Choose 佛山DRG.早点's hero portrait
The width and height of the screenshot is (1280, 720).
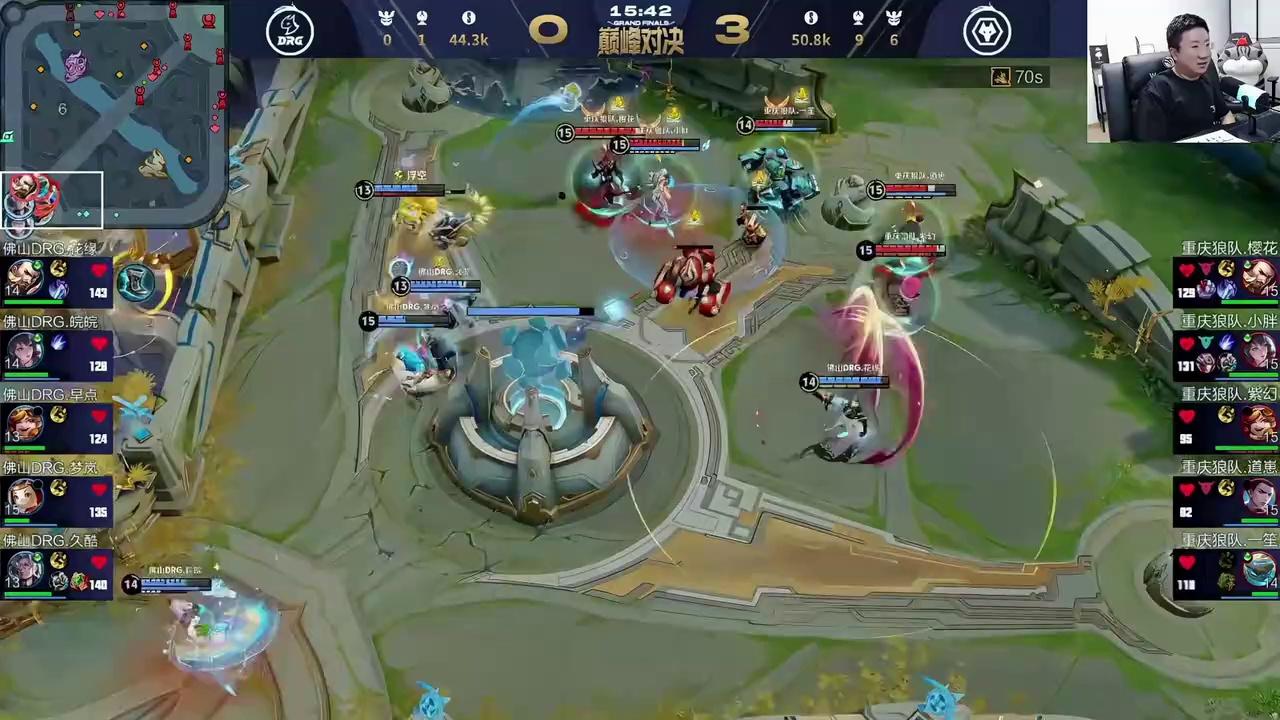tap(24, 424)
